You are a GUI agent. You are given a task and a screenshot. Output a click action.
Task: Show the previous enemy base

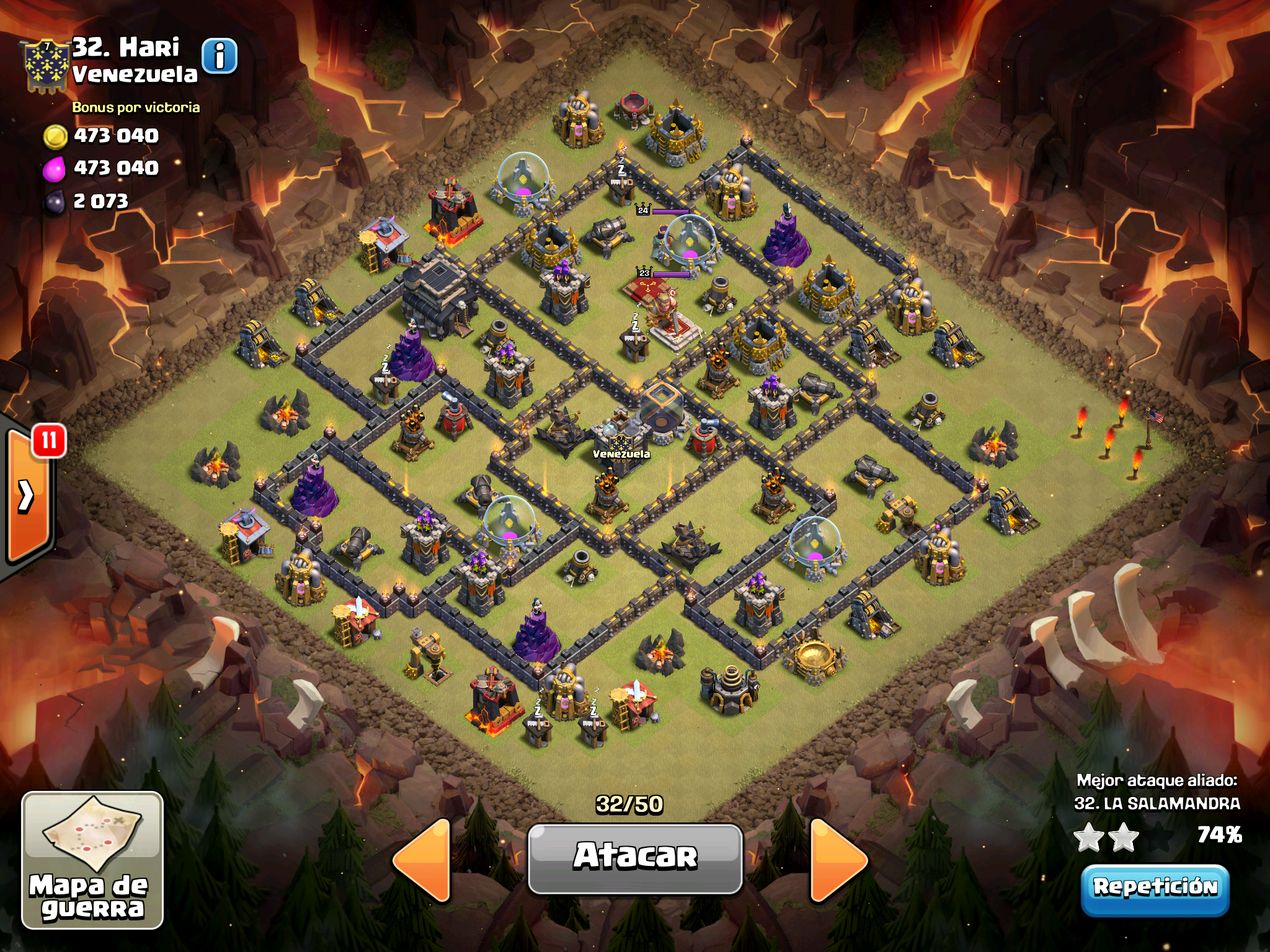[424, 859]
